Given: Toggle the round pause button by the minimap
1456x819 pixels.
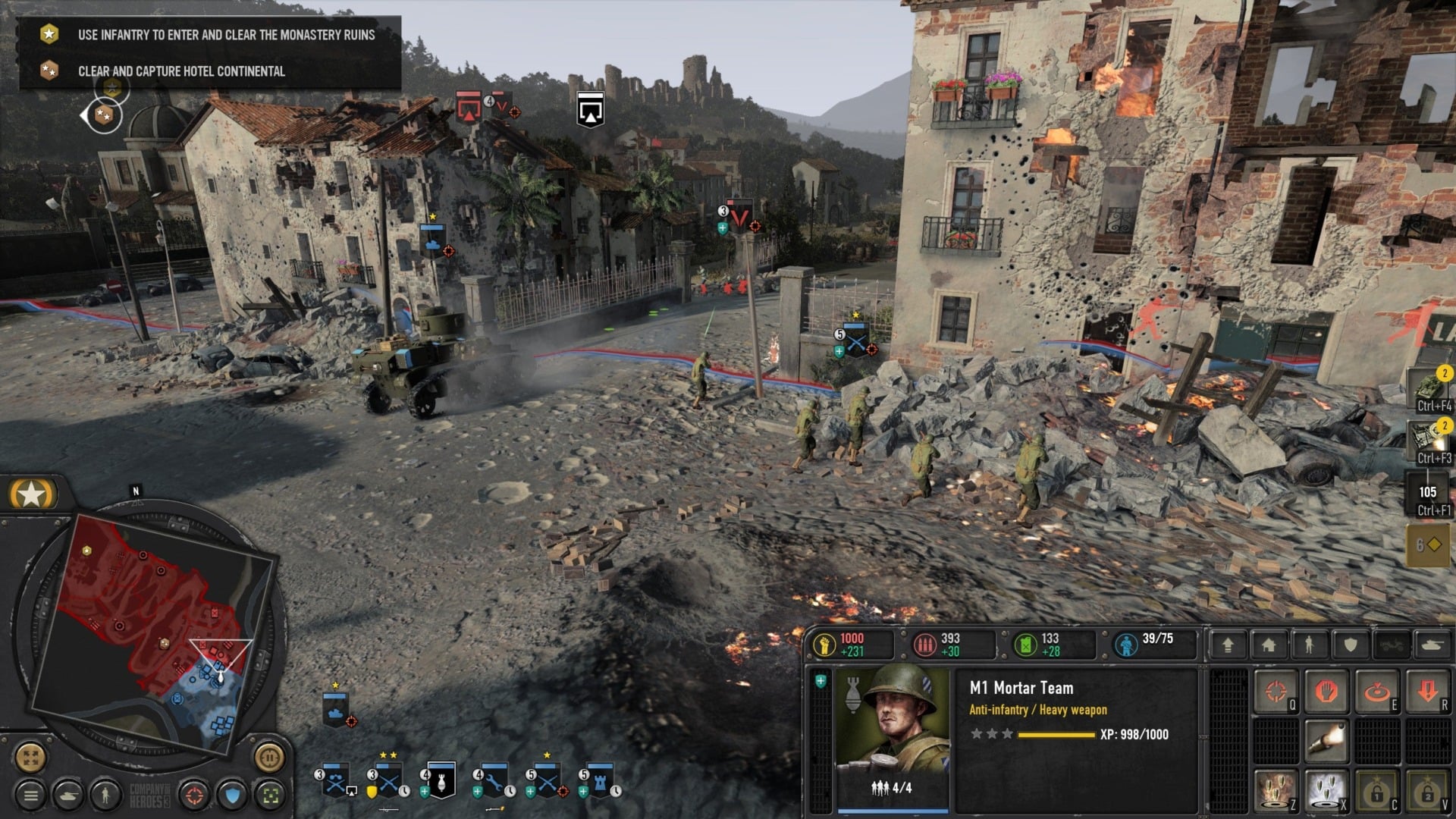Looking at the screenshot, I should [x=268, y=756].
